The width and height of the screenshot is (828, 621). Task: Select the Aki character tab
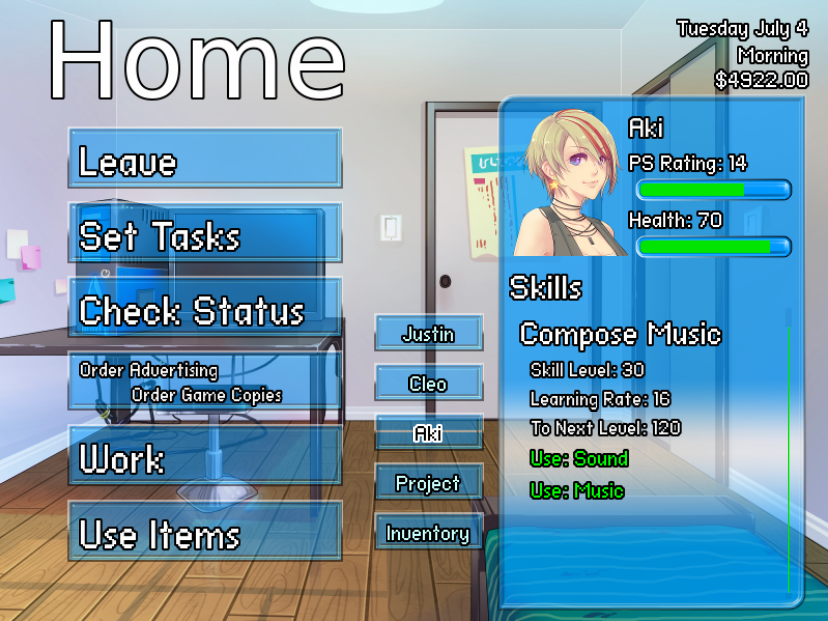(x=428, y=433)
